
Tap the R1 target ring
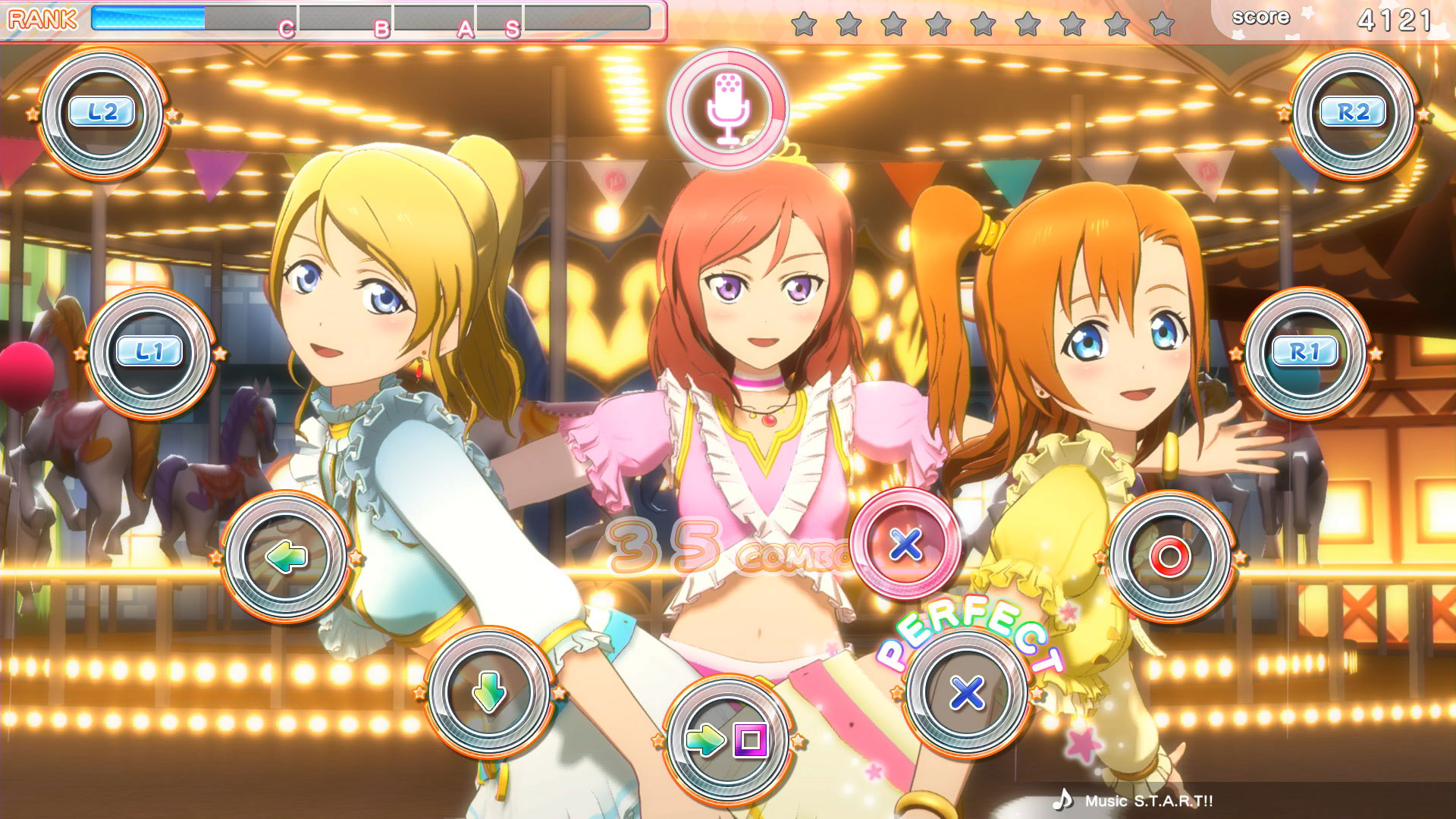(1305, 352)
